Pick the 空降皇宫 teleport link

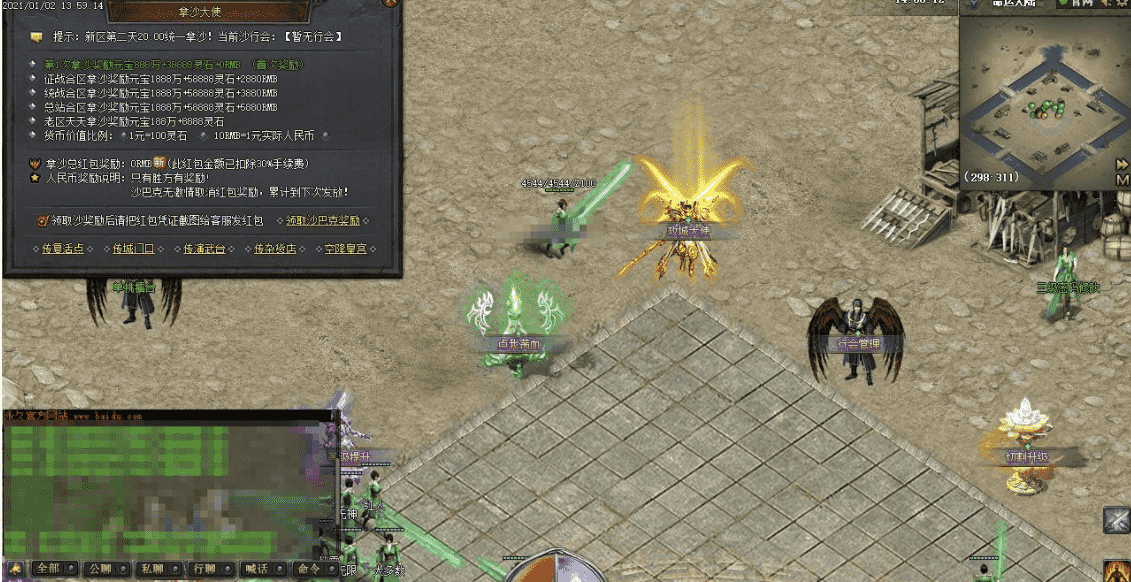pos(346,248)
